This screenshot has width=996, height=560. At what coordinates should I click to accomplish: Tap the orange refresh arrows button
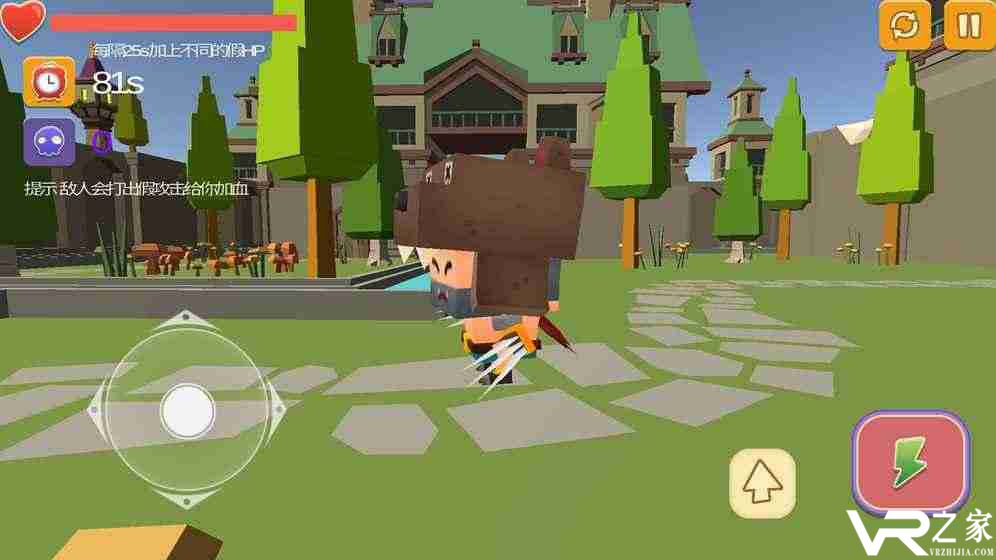[x=905, y=25]
